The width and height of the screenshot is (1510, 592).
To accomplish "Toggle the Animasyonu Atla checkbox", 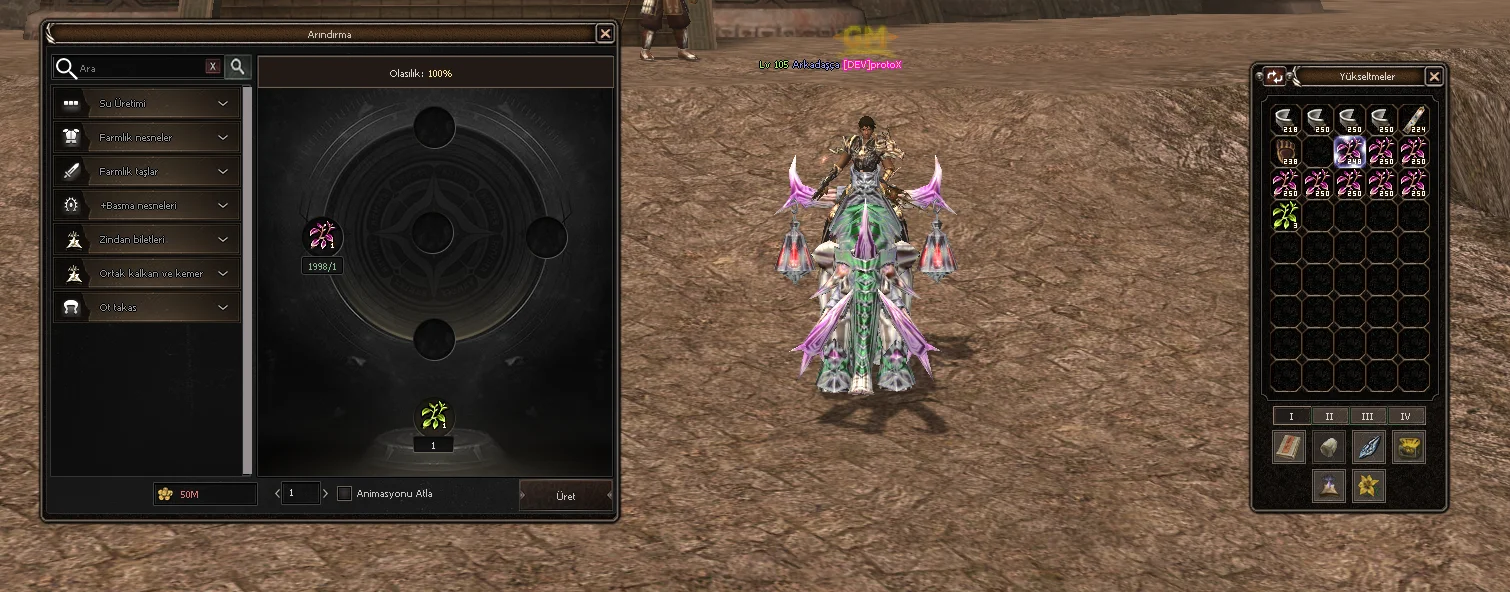I will click(345, 493).
